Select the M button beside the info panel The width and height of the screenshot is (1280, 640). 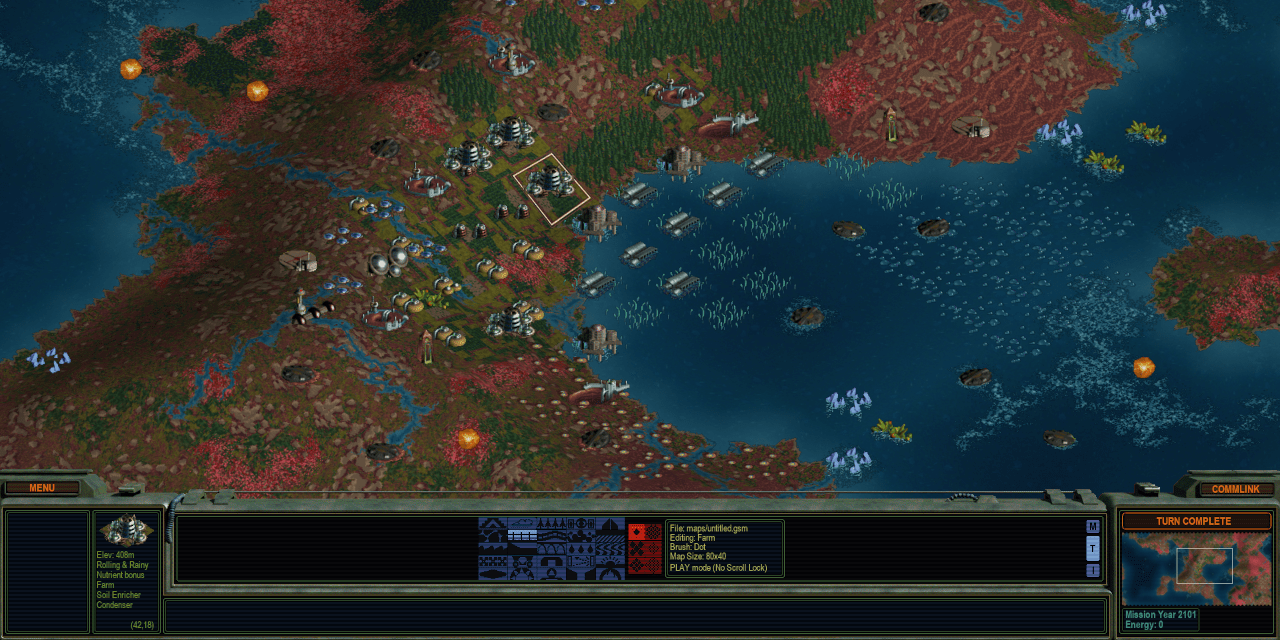[x=1092, y=527]
